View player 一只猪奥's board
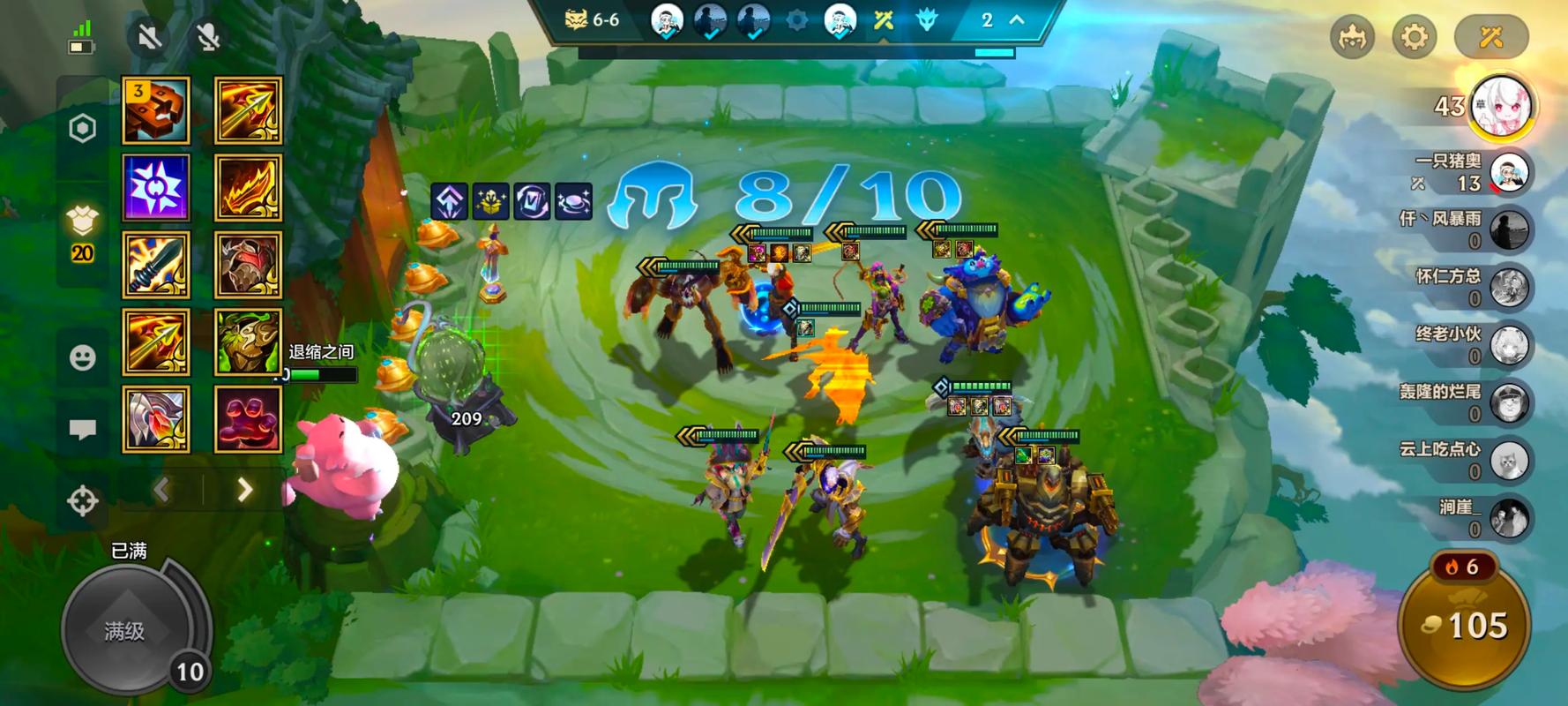 [x=1509, y=172]
